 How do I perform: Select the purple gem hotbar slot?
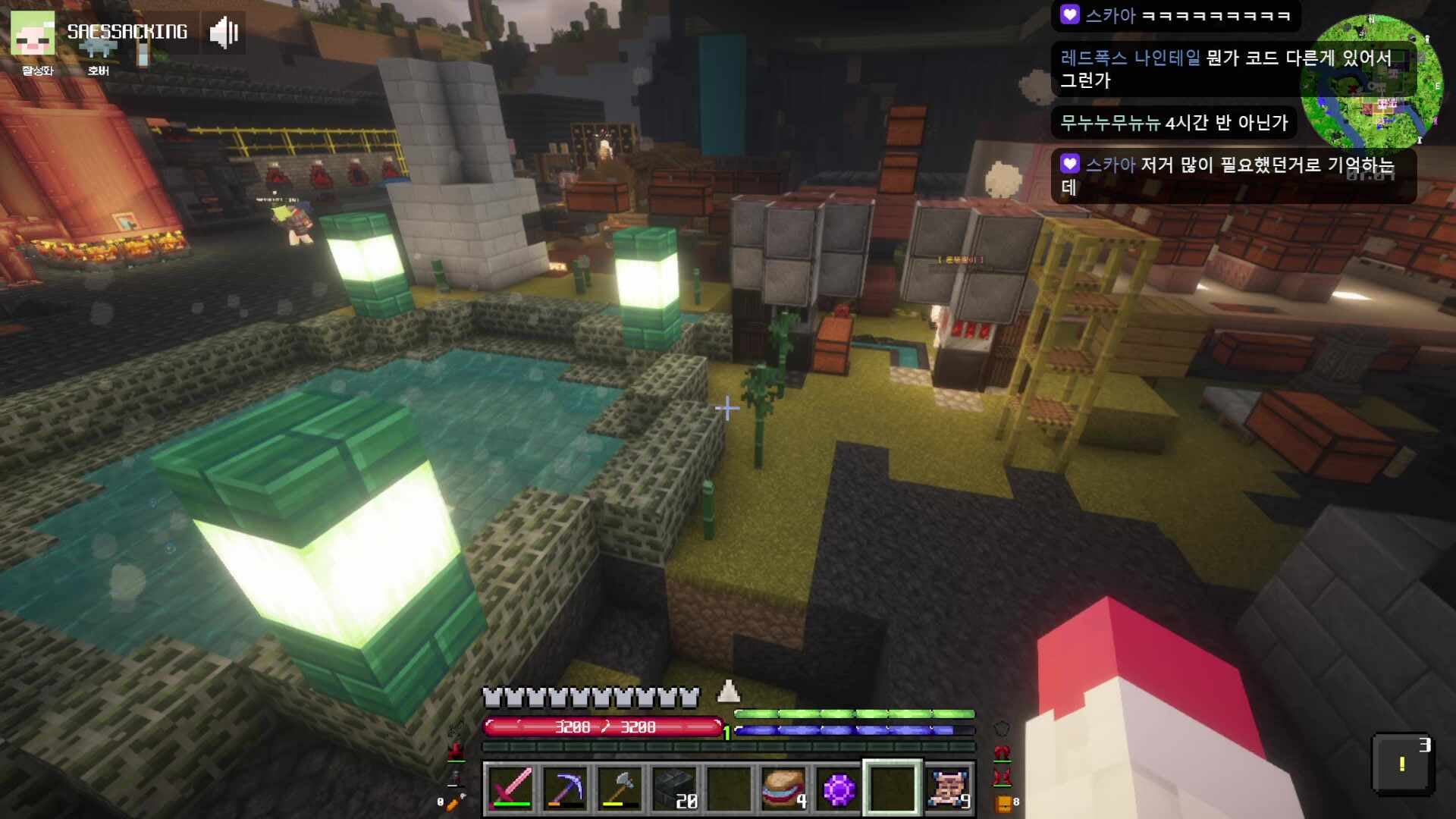(839, 789)
